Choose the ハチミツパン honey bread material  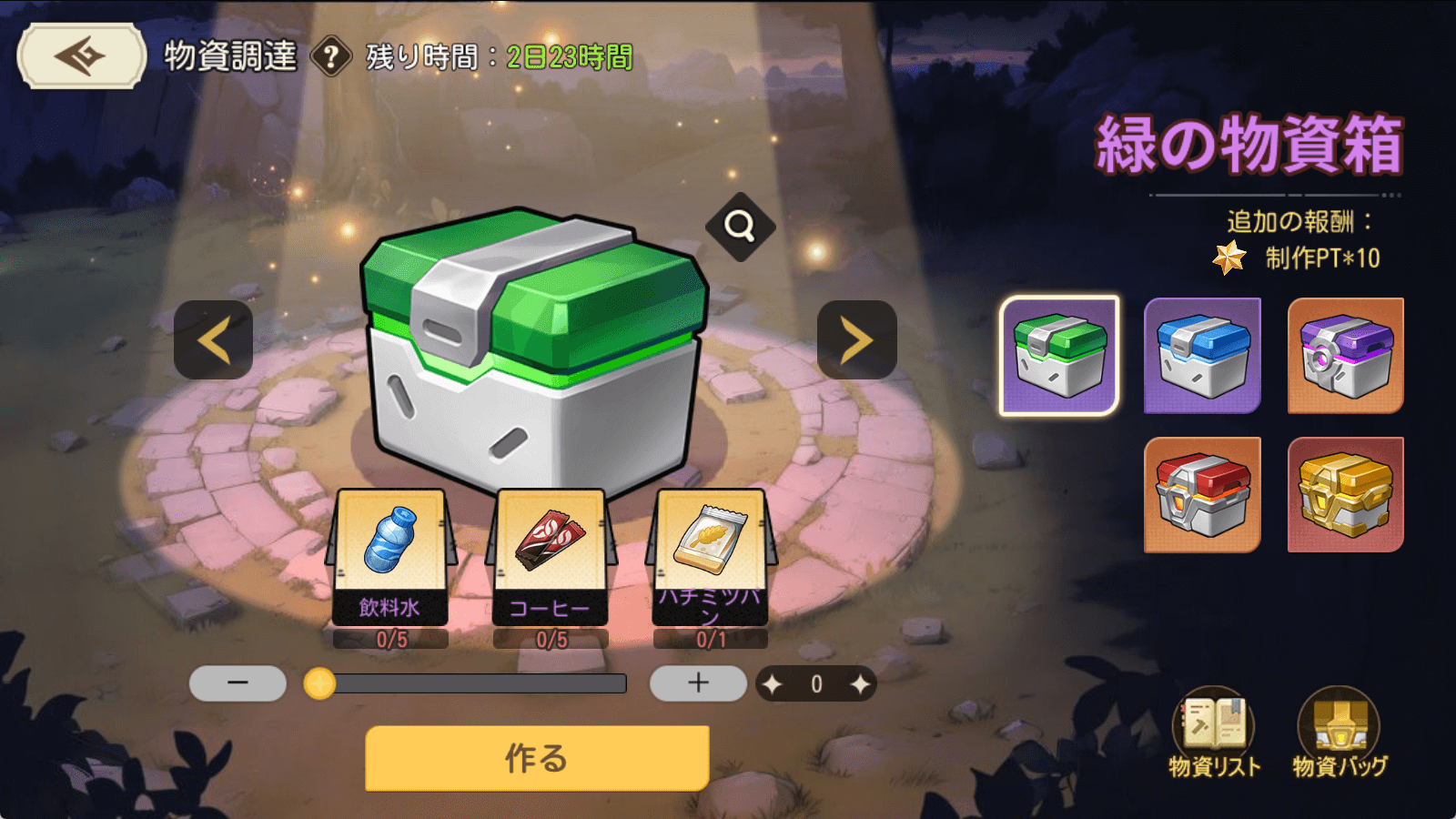tap(710, 555)
